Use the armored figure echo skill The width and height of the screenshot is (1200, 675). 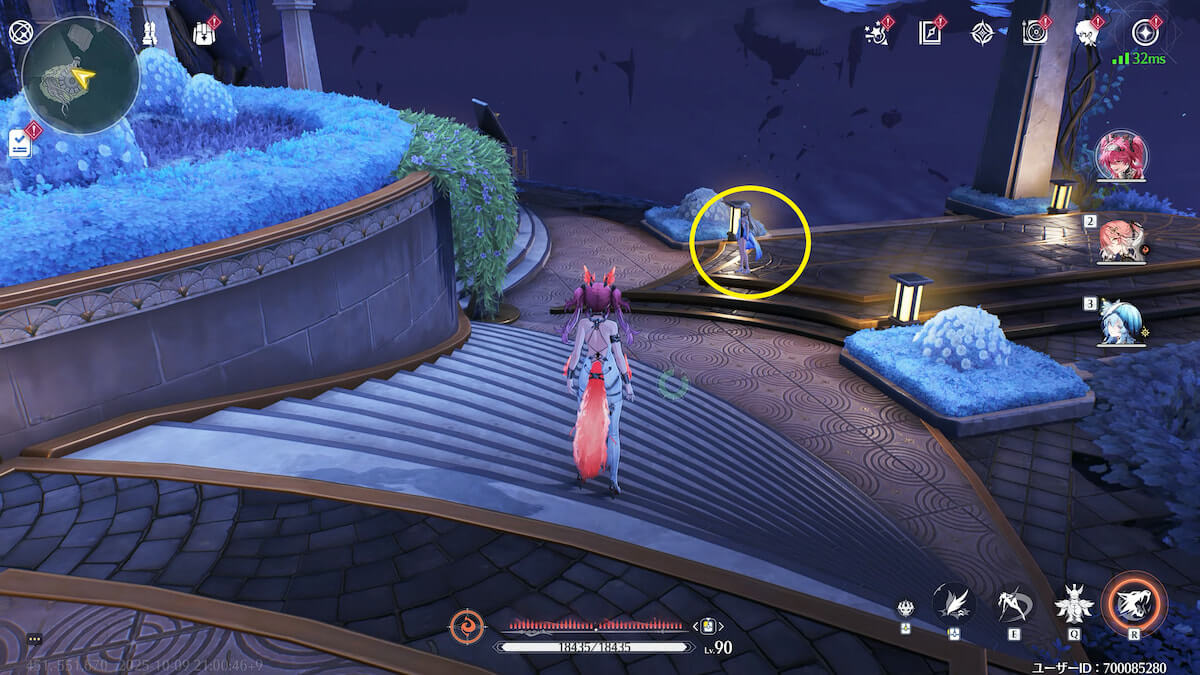coord(1075,603)
